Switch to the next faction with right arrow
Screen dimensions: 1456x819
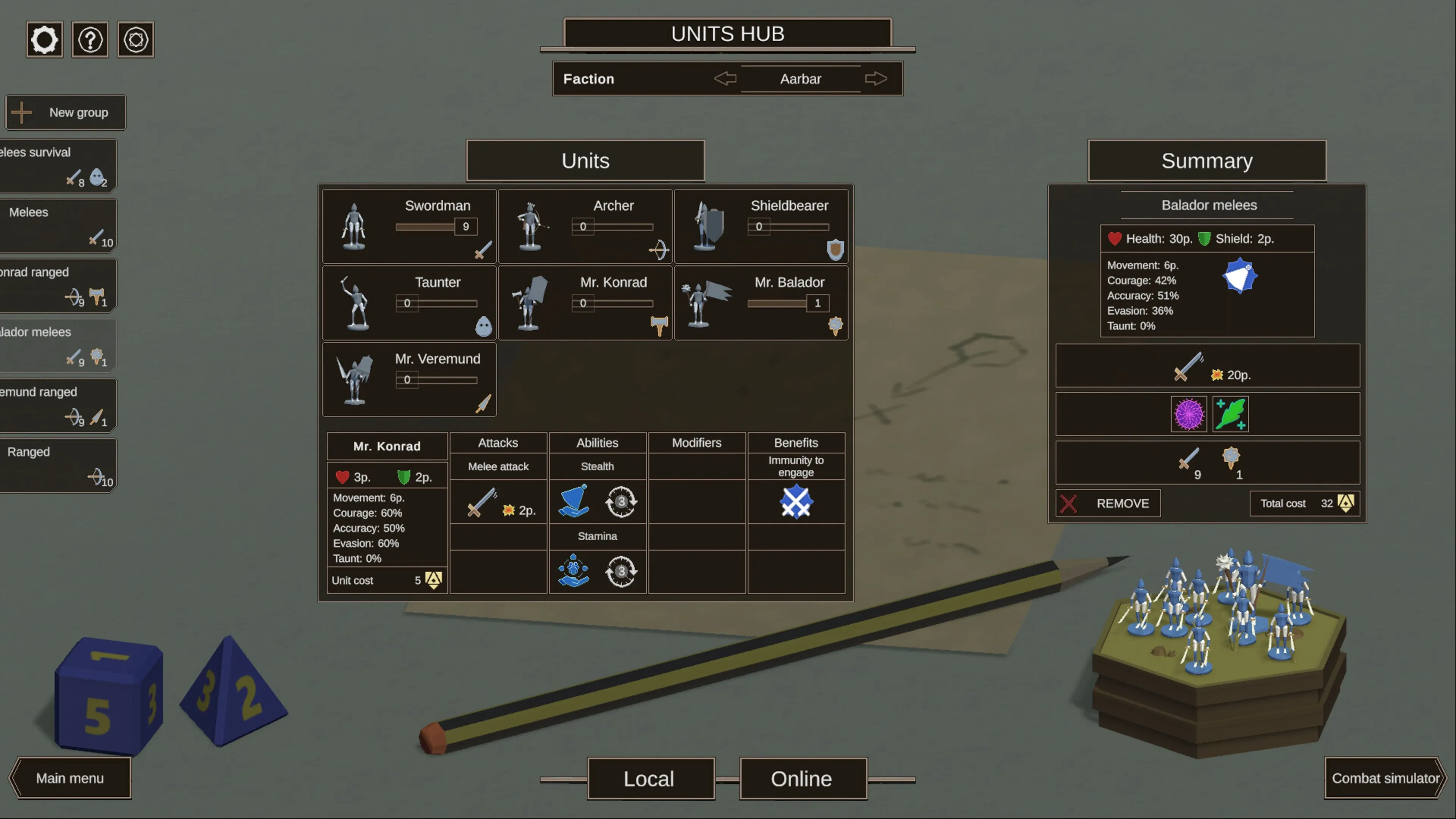875,78
